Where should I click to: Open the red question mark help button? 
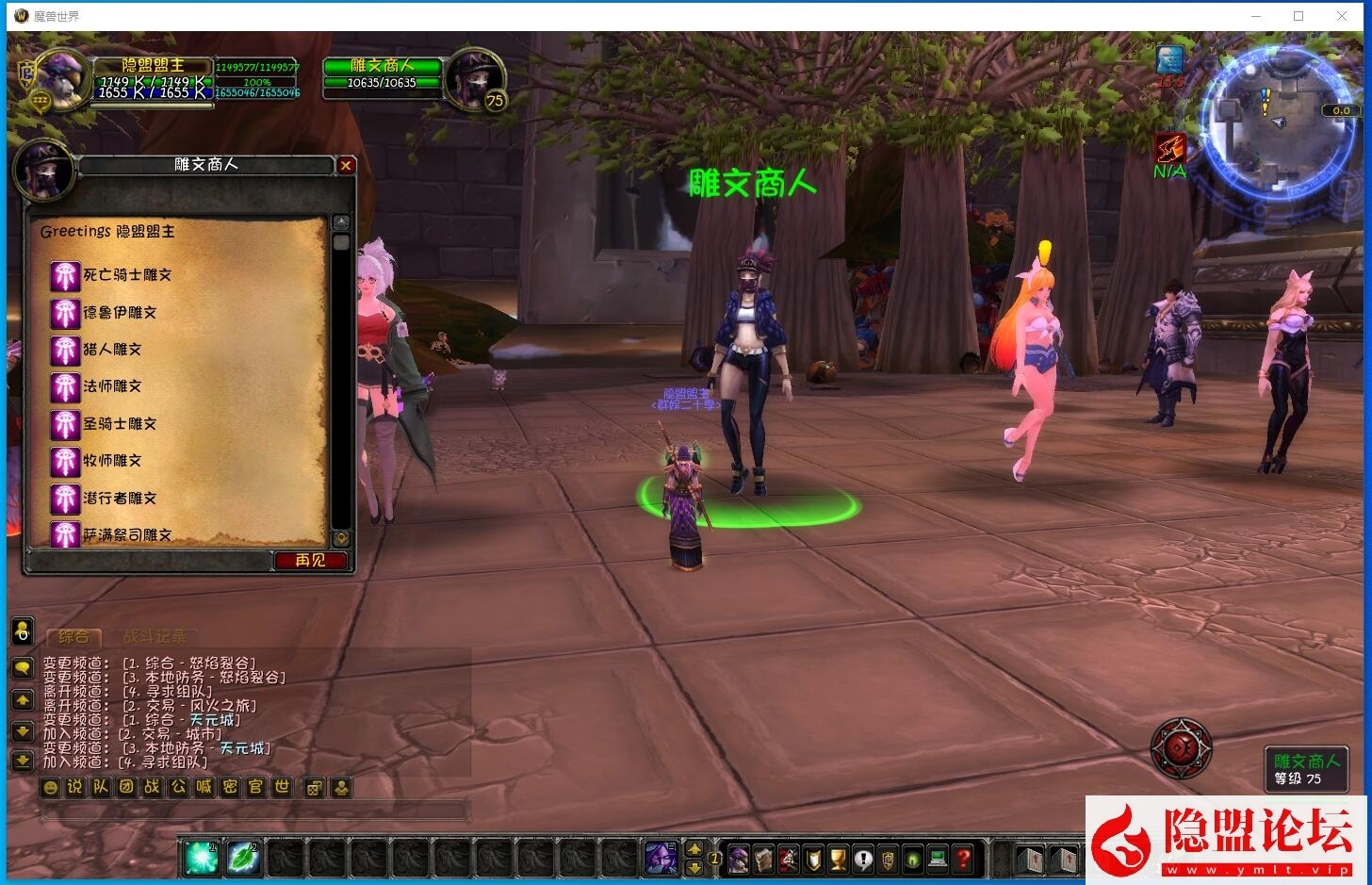click(x=962, y=859)
